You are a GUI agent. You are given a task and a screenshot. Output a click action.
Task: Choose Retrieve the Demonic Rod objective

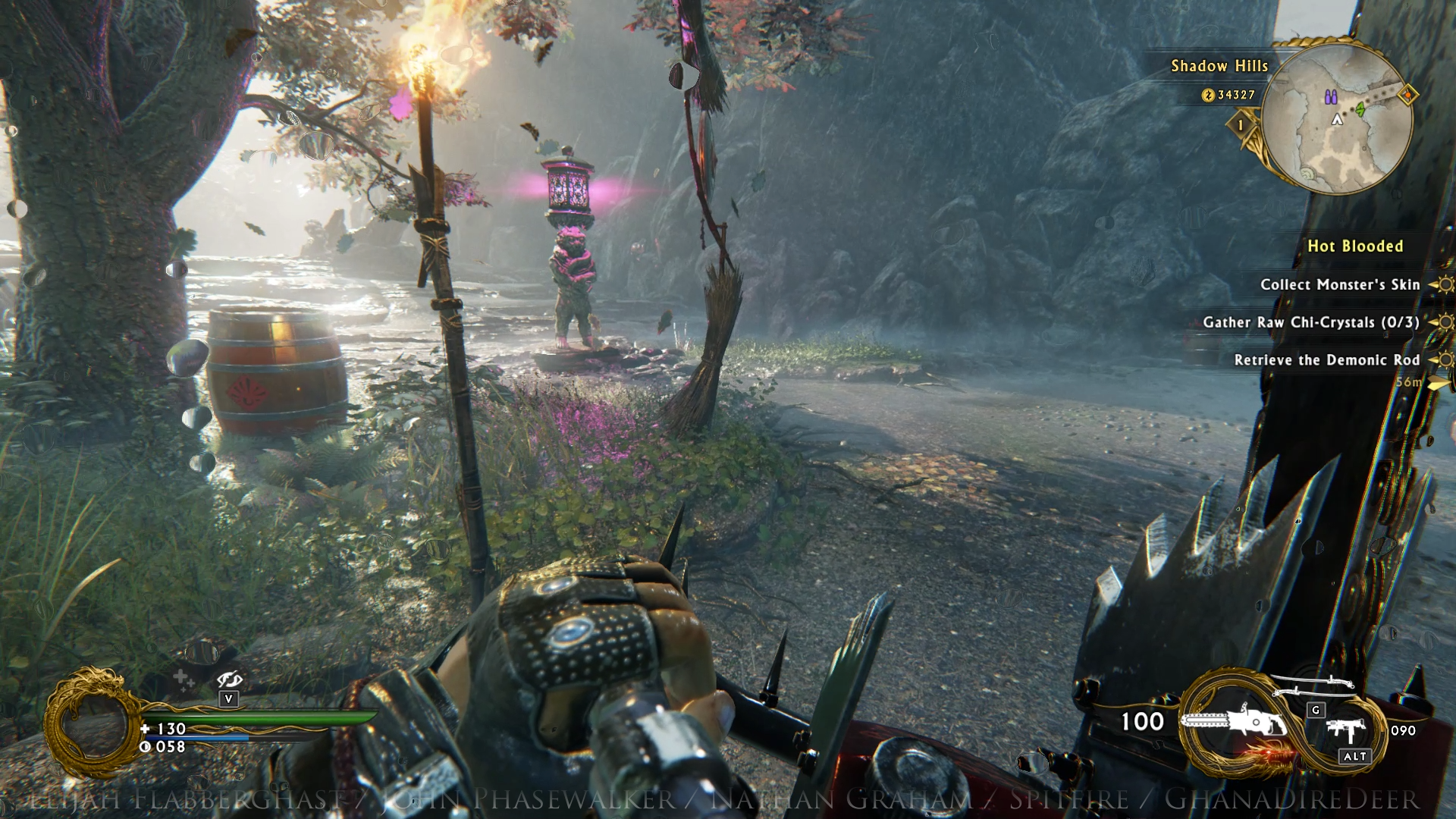click(x=1326, y=360)
